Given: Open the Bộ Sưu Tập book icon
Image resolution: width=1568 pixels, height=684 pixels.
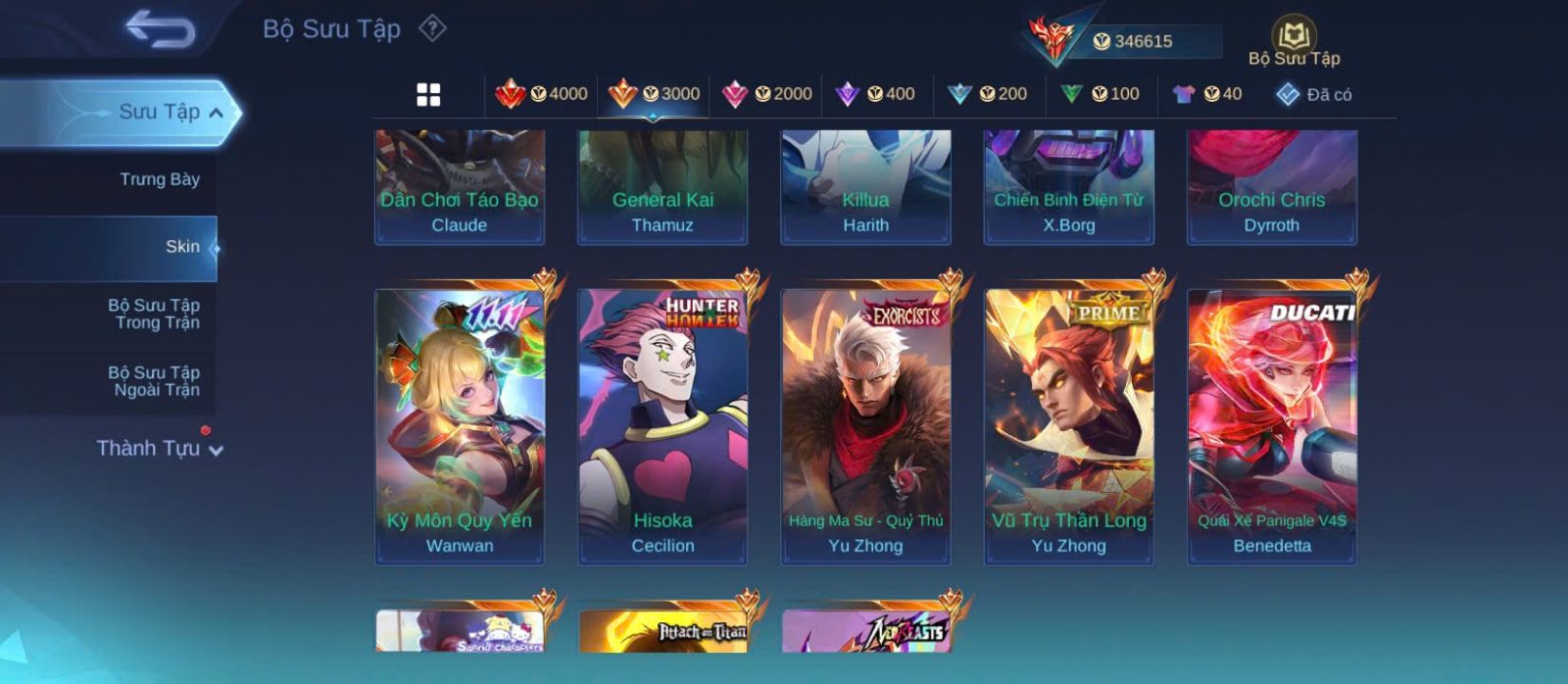Looking at the screenshot, I should coord(1294,39).
